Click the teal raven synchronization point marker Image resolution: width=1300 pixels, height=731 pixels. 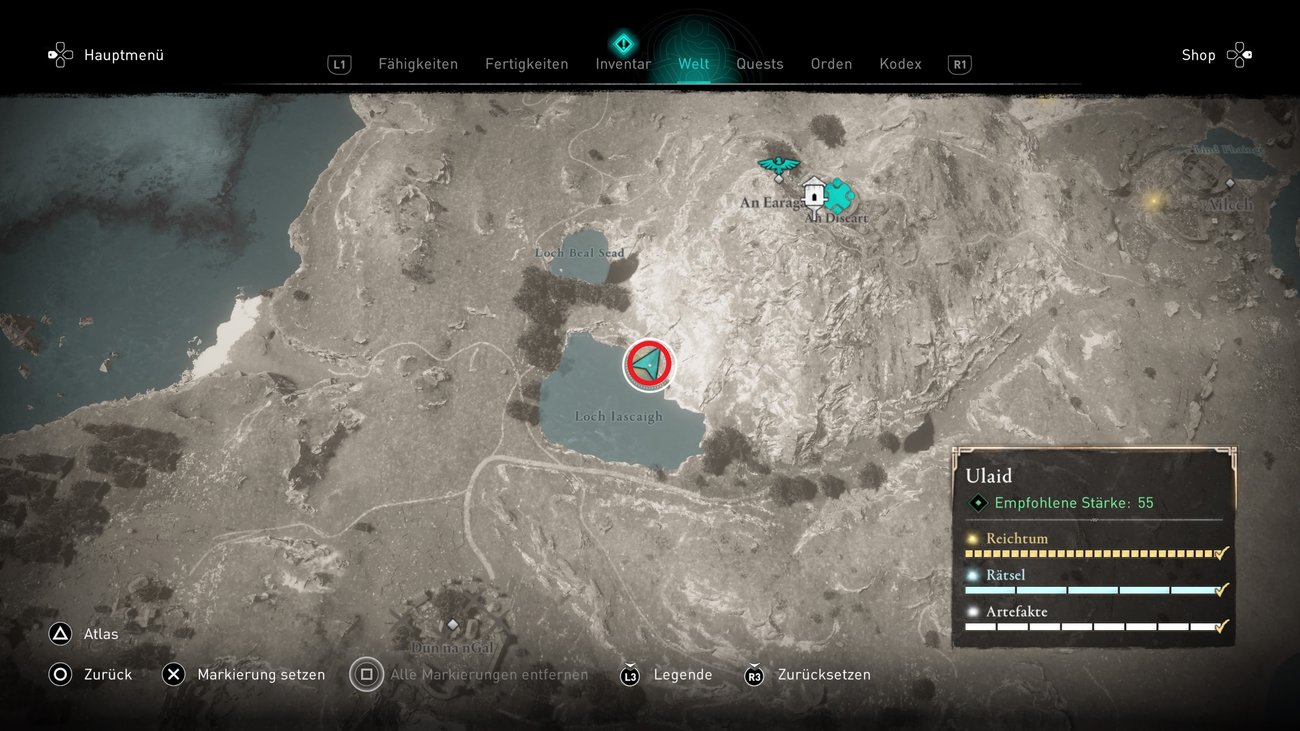tap(777, 165)
